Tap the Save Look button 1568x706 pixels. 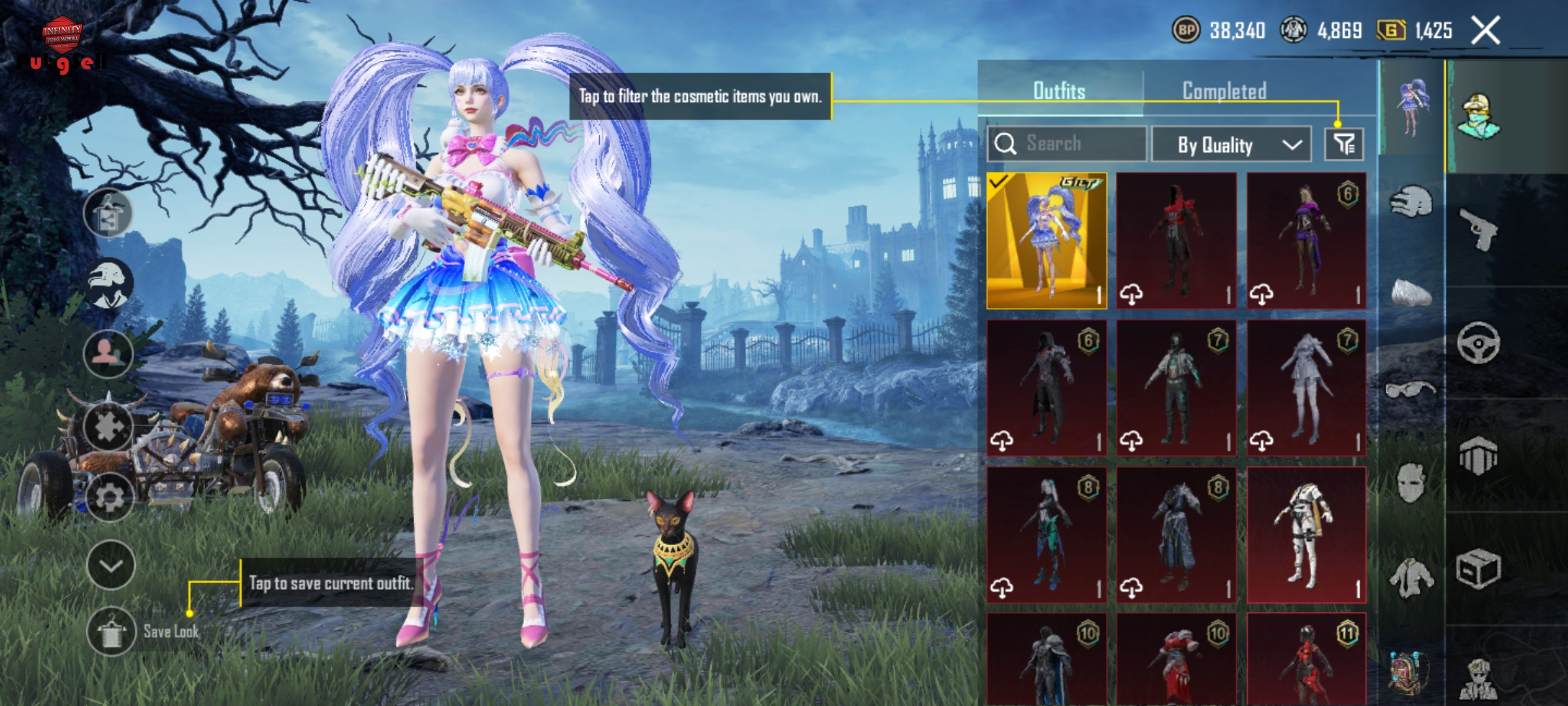111,631
